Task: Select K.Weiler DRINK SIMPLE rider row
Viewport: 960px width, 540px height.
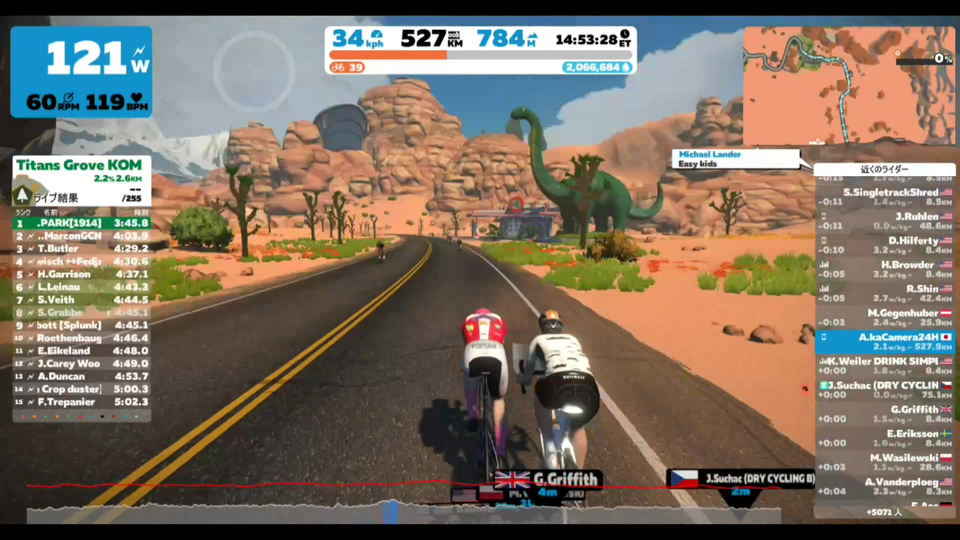Action: 884,365
